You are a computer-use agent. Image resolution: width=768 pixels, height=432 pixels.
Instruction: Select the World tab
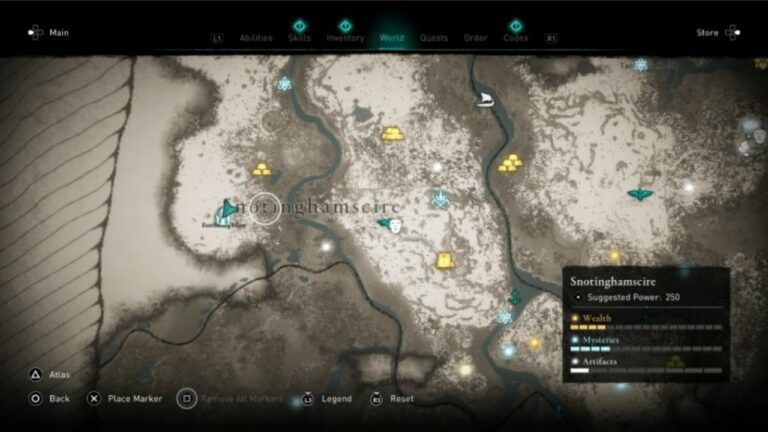pyautogui.click(x=392, y=38)
